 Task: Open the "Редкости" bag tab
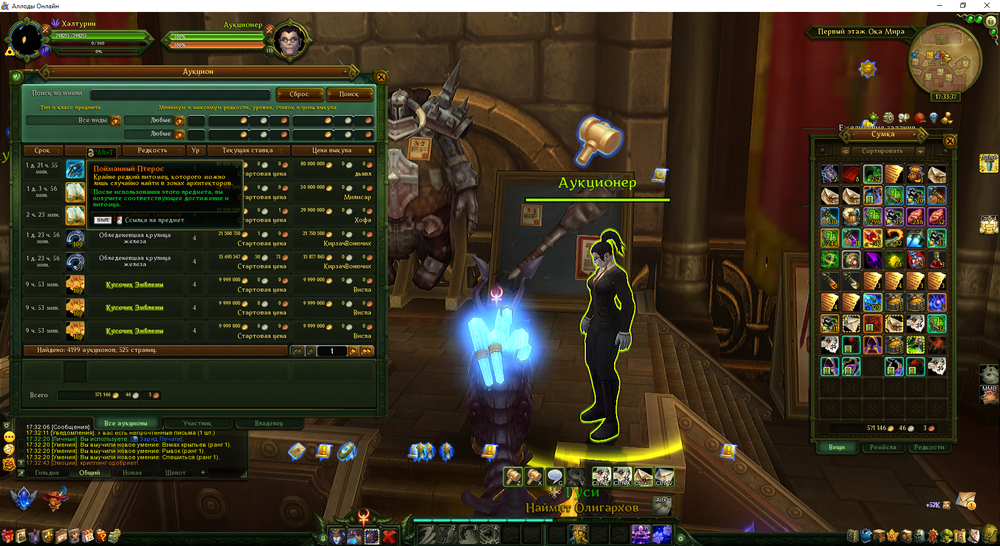929,447
